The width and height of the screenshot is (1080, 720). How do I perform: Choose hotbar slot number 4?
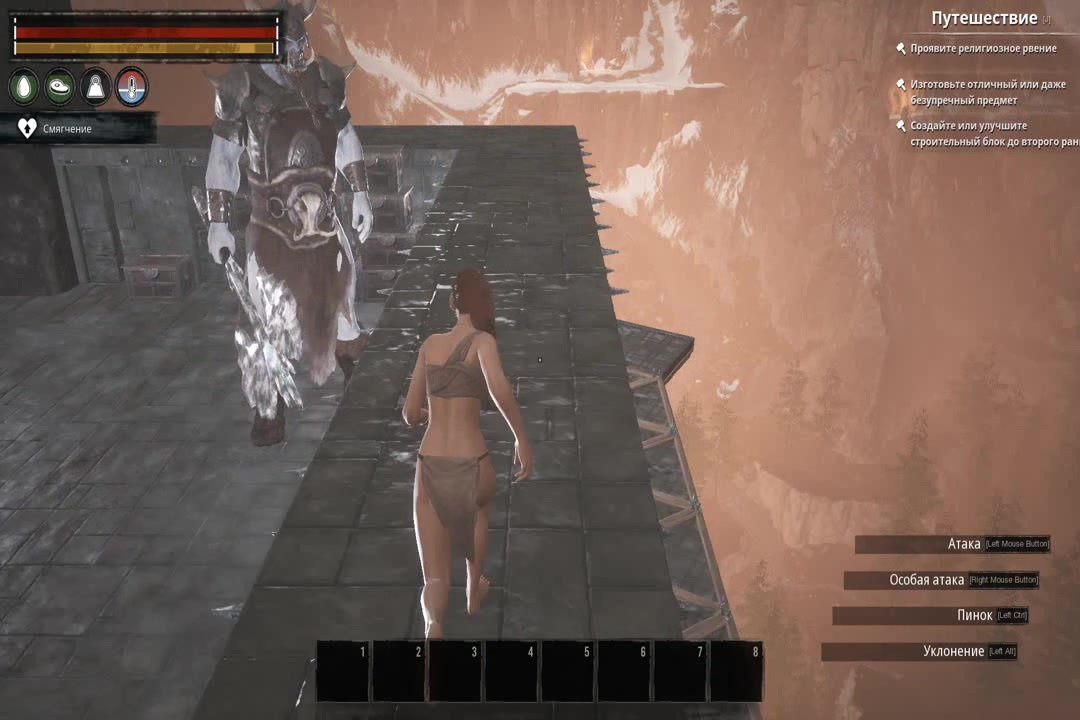pos(512,672)
